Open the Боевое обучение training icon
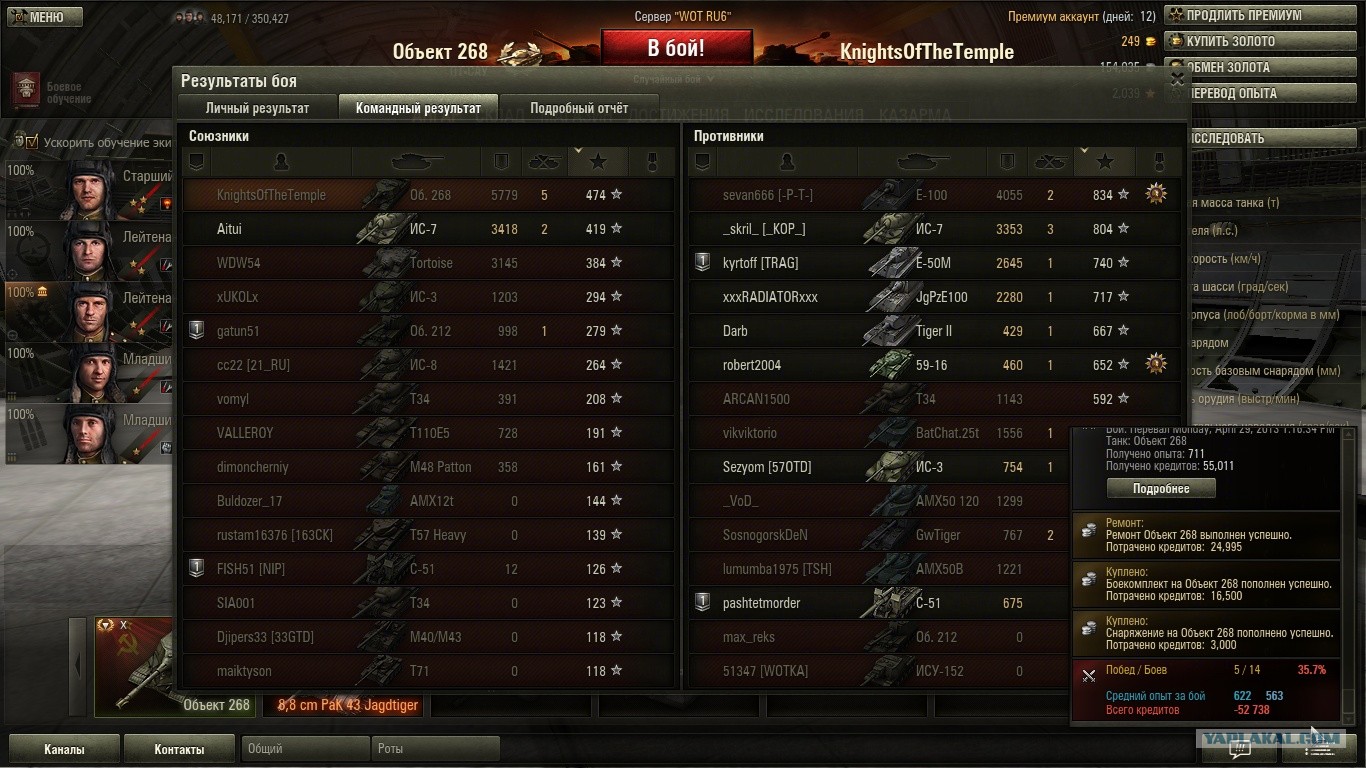 [26, 92]
